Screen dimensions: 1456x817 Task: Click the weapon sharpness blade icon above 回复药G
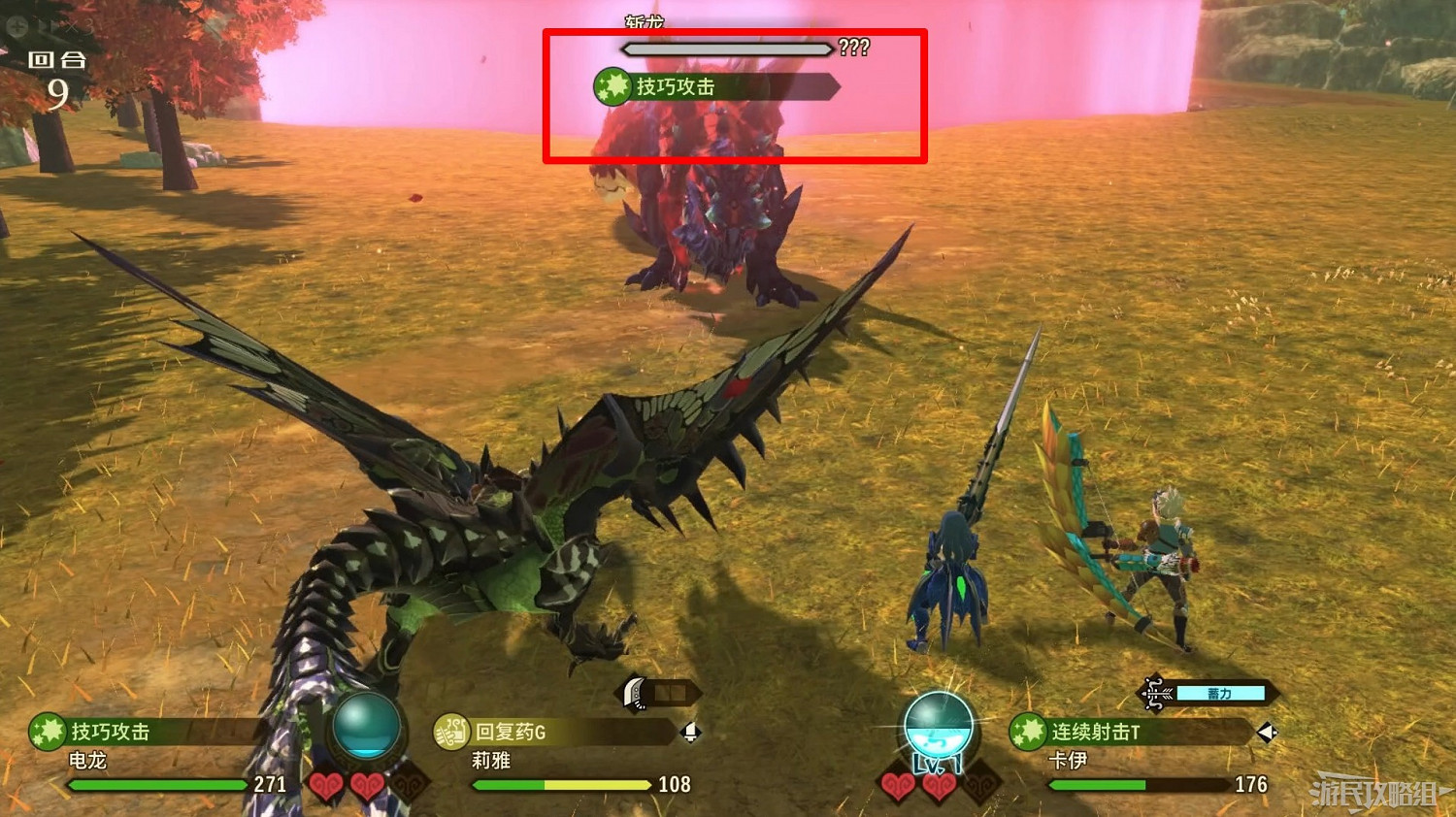coord(635,695)
